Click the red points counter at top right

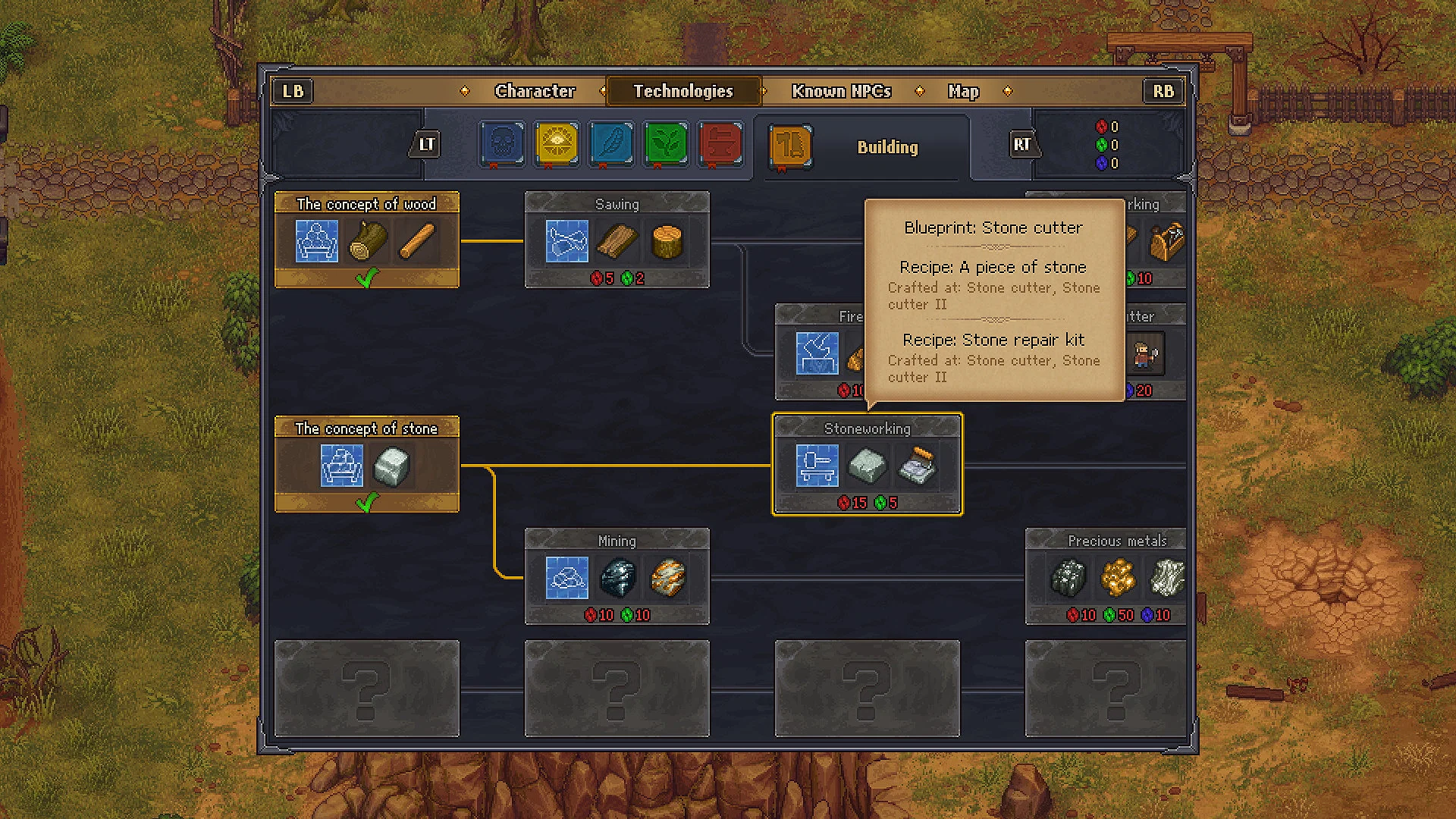[x=1108, y=125]
